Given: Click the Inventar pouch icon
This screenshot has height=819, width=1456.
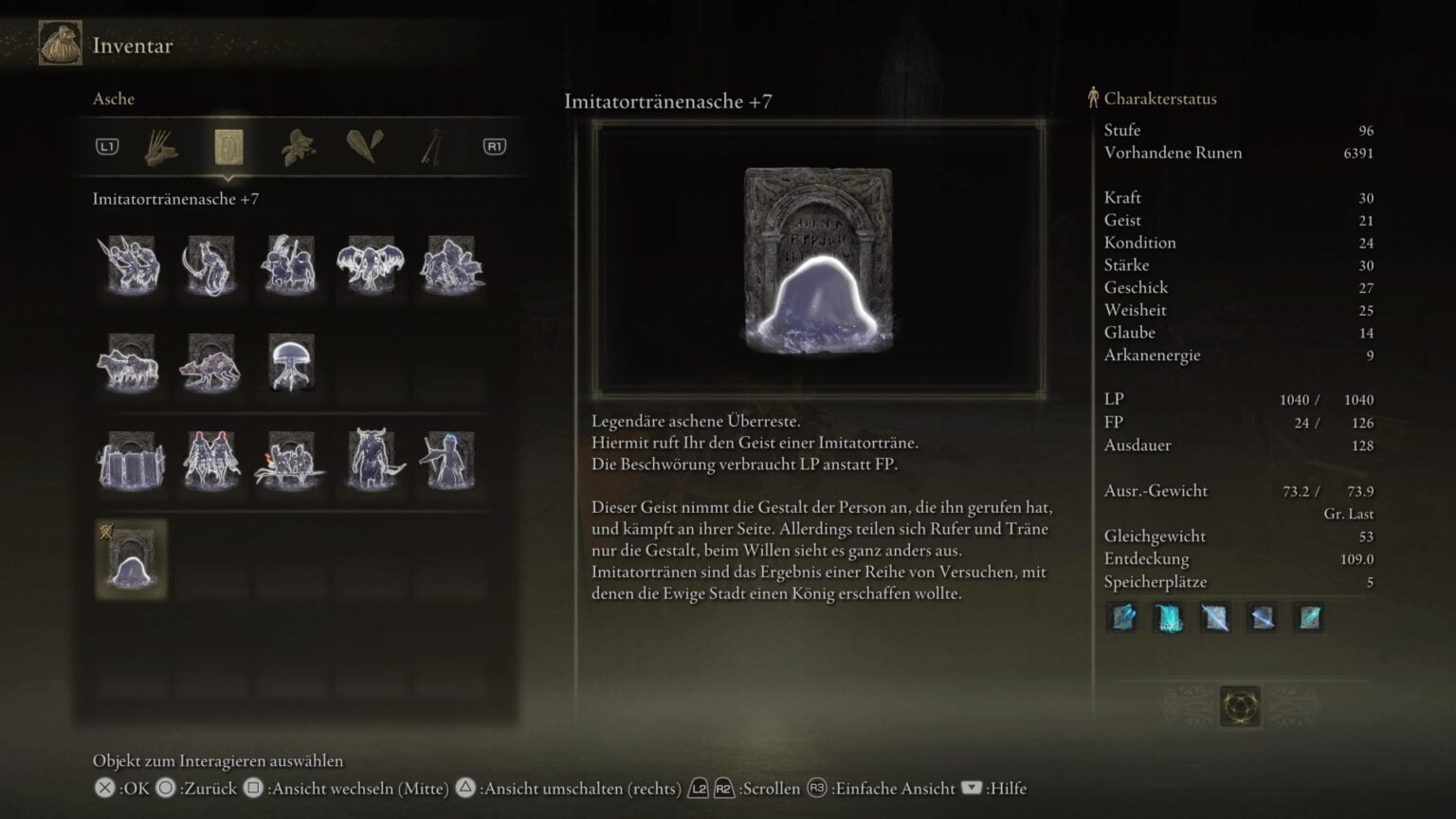Looking at the screenshot, I should click(60, 44).
